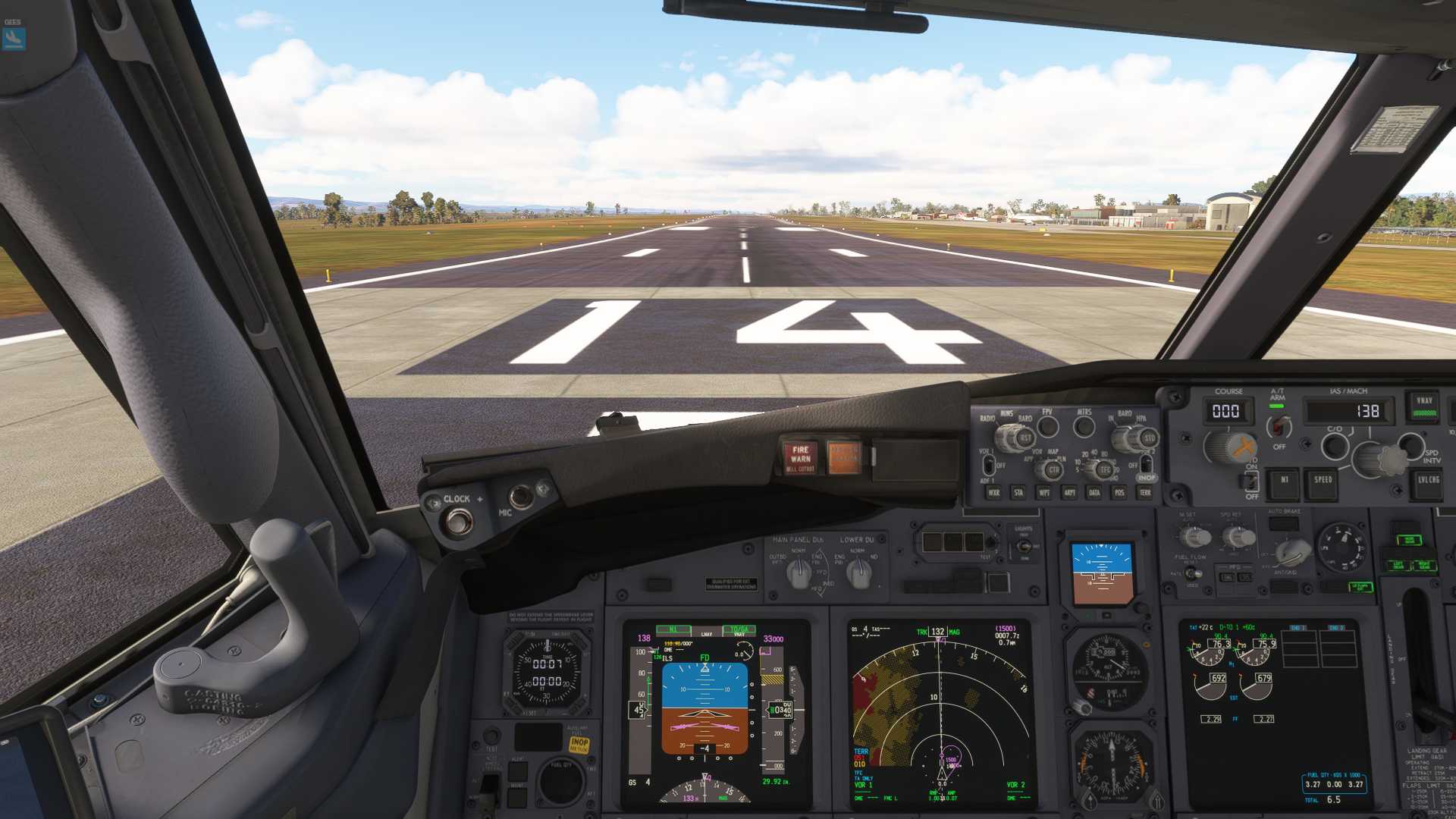Set standard pressure with the STD button

(1149, 438)
